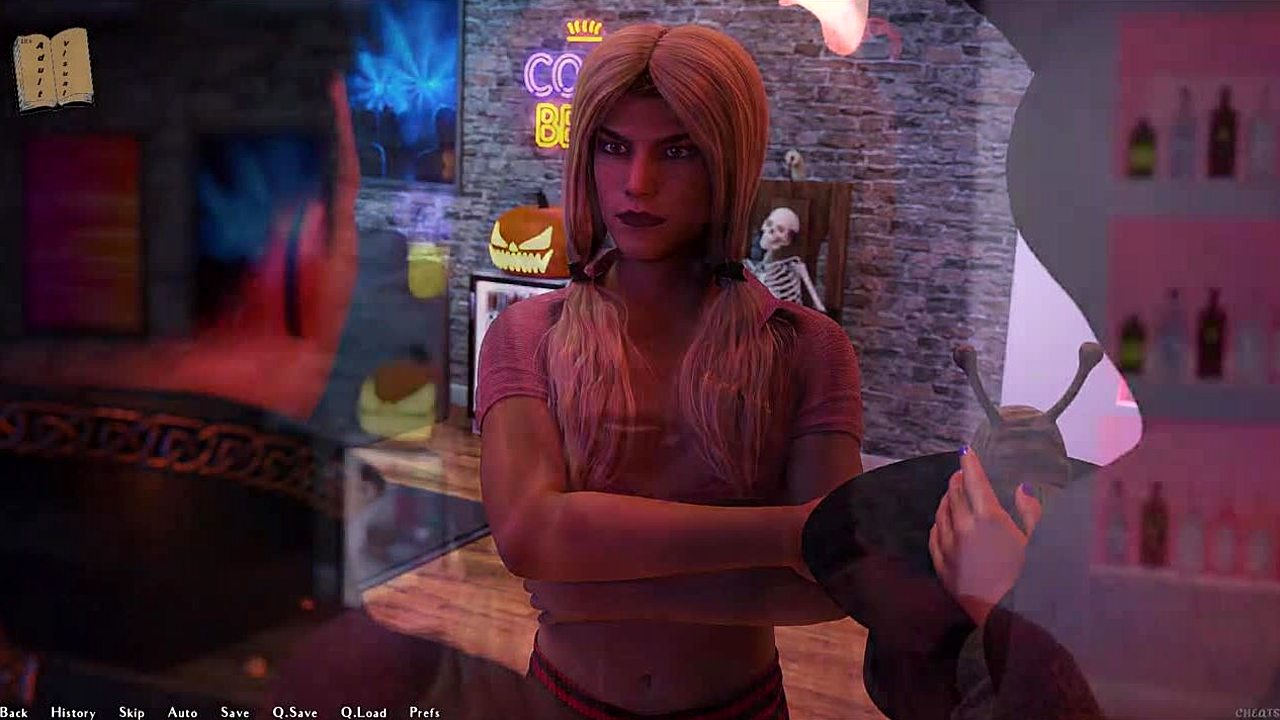This screenshot has height=720, width=1280.
Task: Quick save with Q.Save
Action: 295,712
